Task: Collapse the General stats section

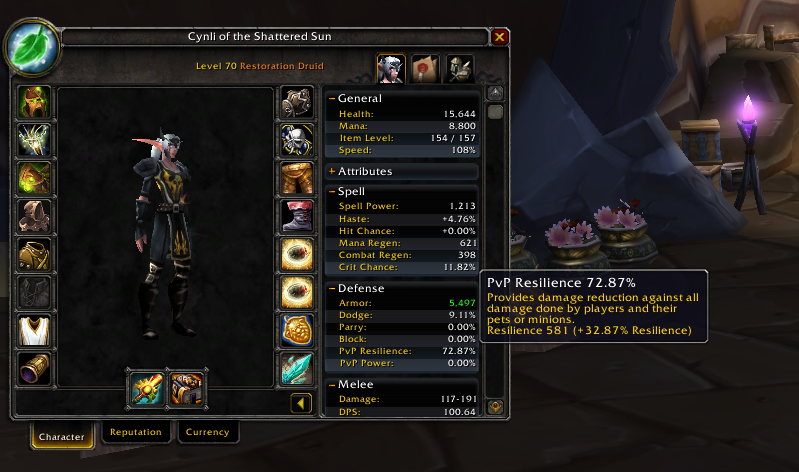Action: [x=332, y=99]
